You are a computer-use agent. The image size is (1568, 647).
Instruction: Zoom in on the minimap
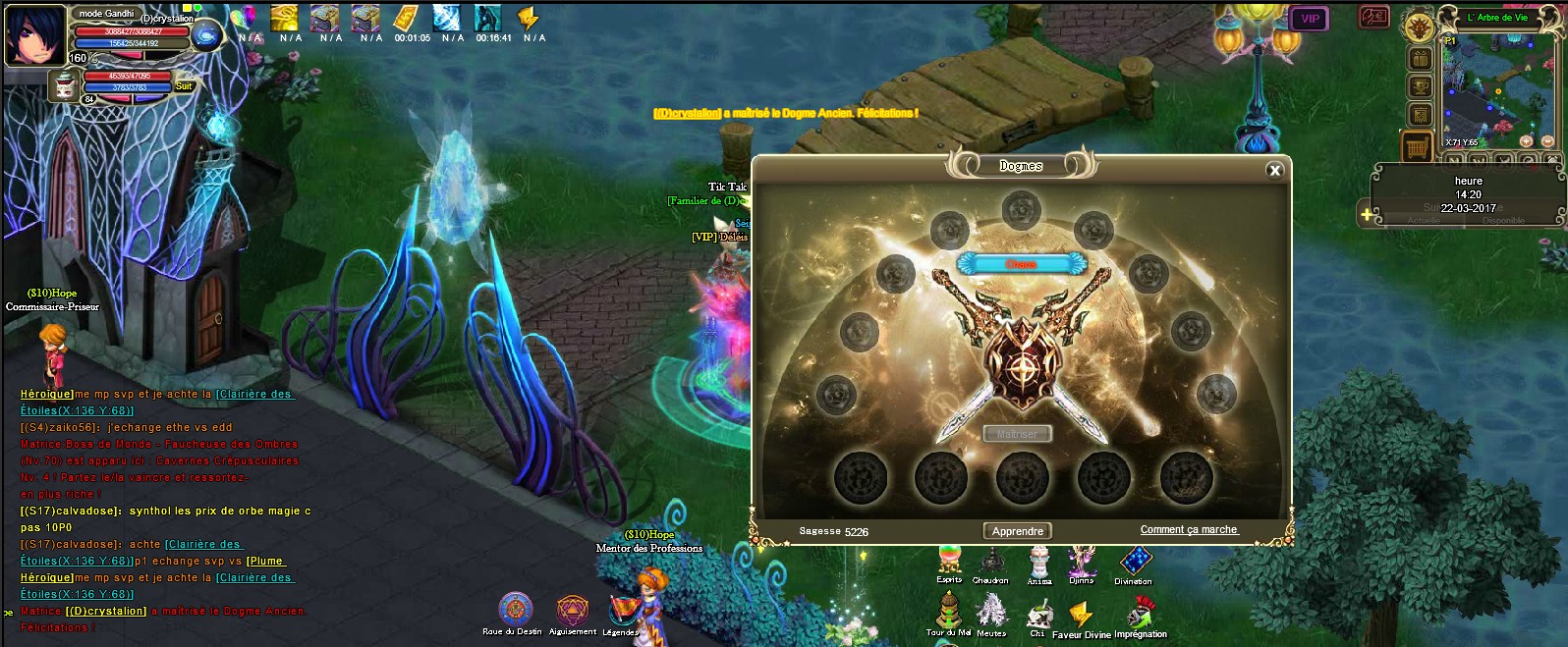pyautogui.click(x=1526, y=141)
